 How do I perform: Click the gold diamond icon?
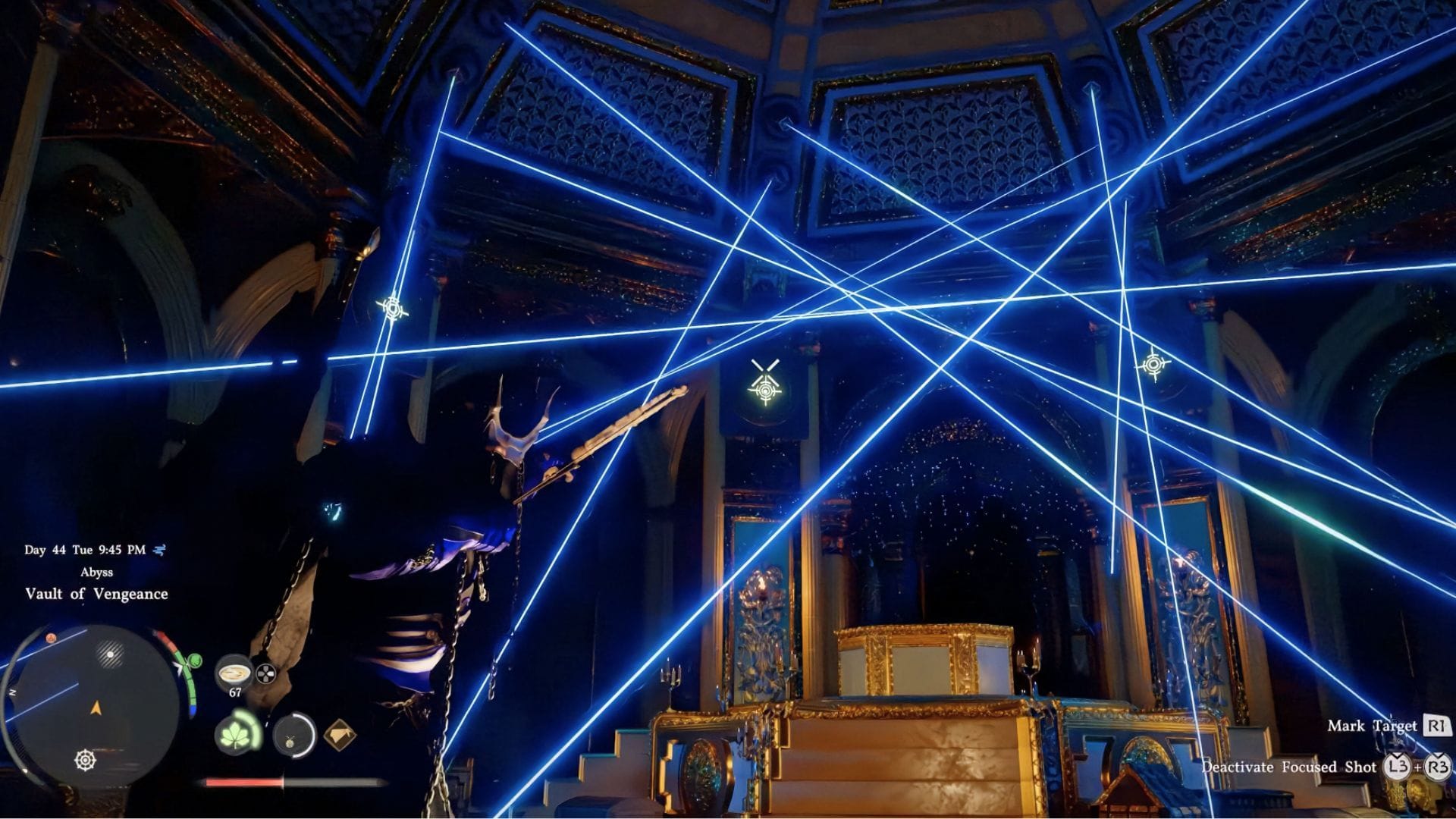339,734
